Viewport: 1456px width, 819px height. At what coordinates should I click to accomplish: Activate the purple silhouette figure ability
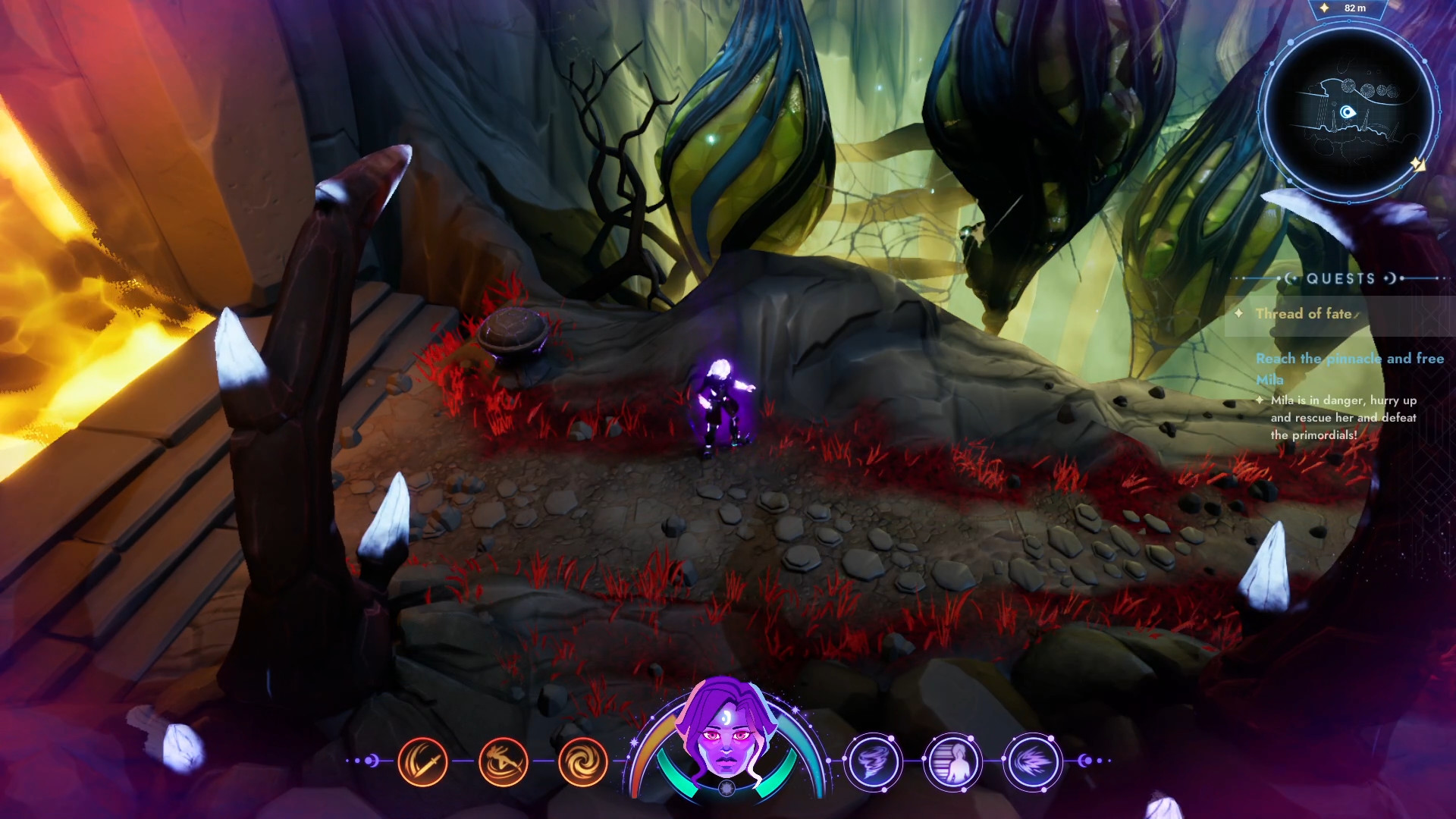[x=953, y=761]
